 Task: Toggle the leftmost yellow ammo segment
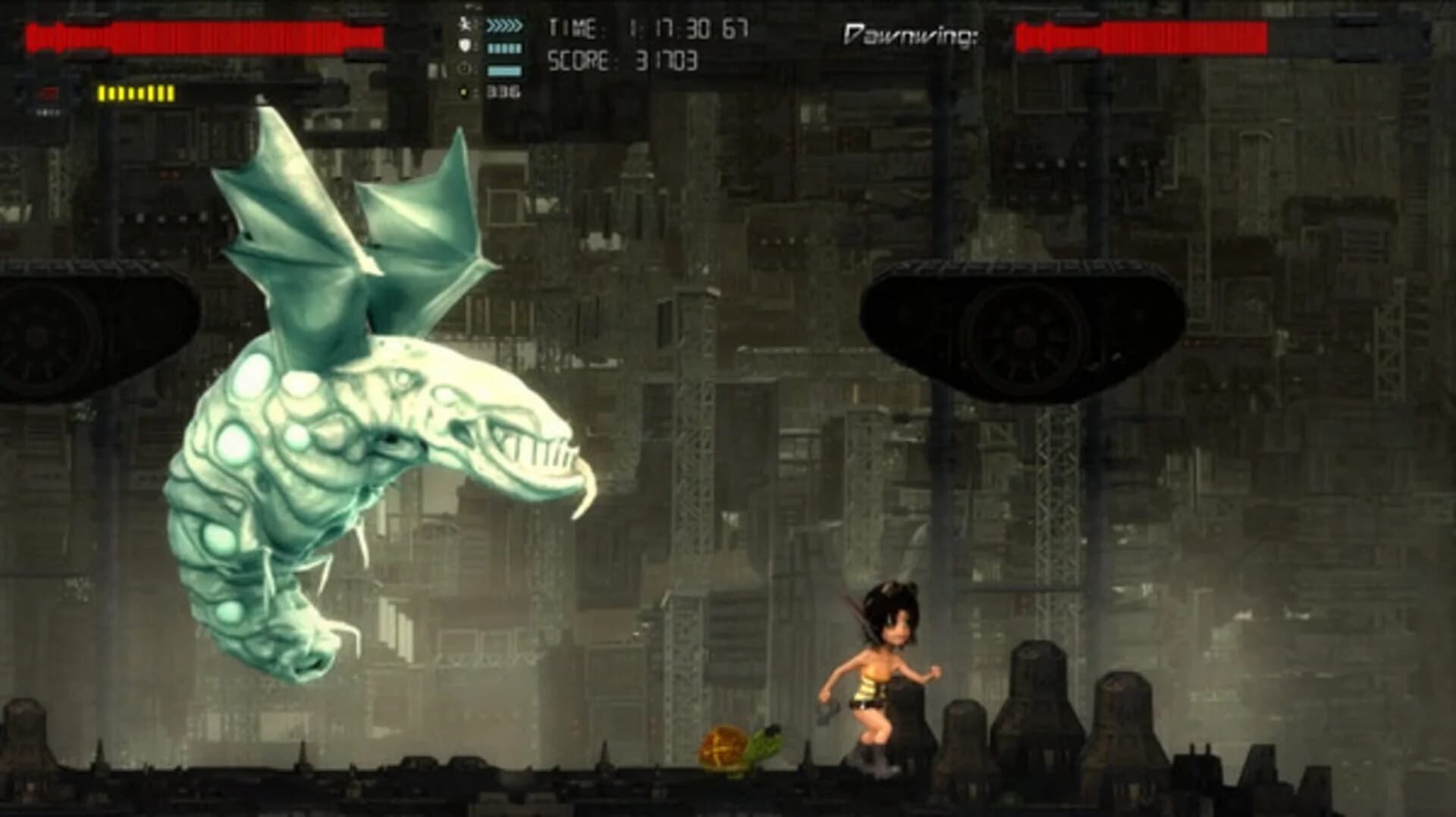(101, 92)
